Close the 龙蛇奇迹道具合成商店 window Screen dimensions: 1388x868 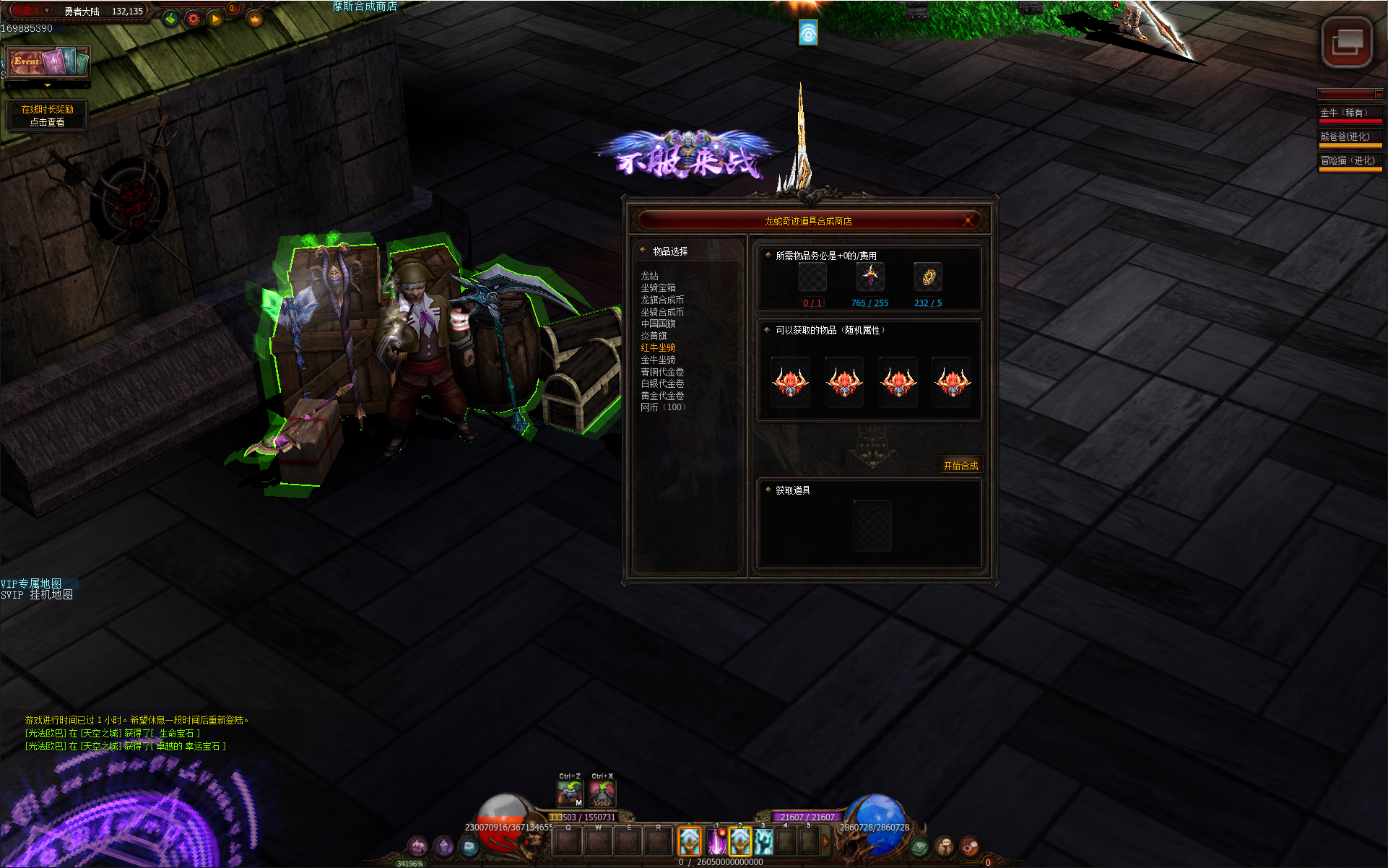(x=968, y=220)
